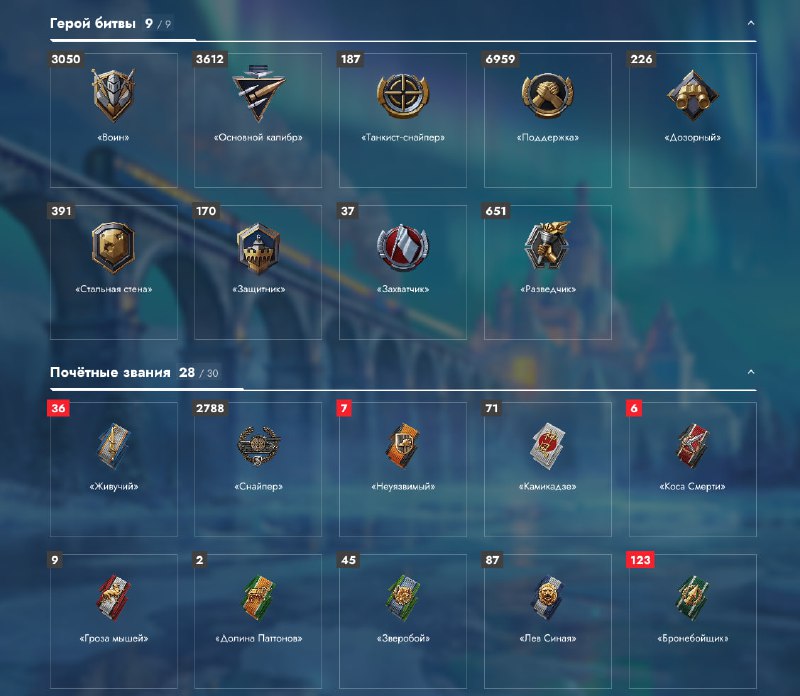The image size is (800, 696).
Task: Click the «Танкист-снайпер» medal
Action: (403, 120)
